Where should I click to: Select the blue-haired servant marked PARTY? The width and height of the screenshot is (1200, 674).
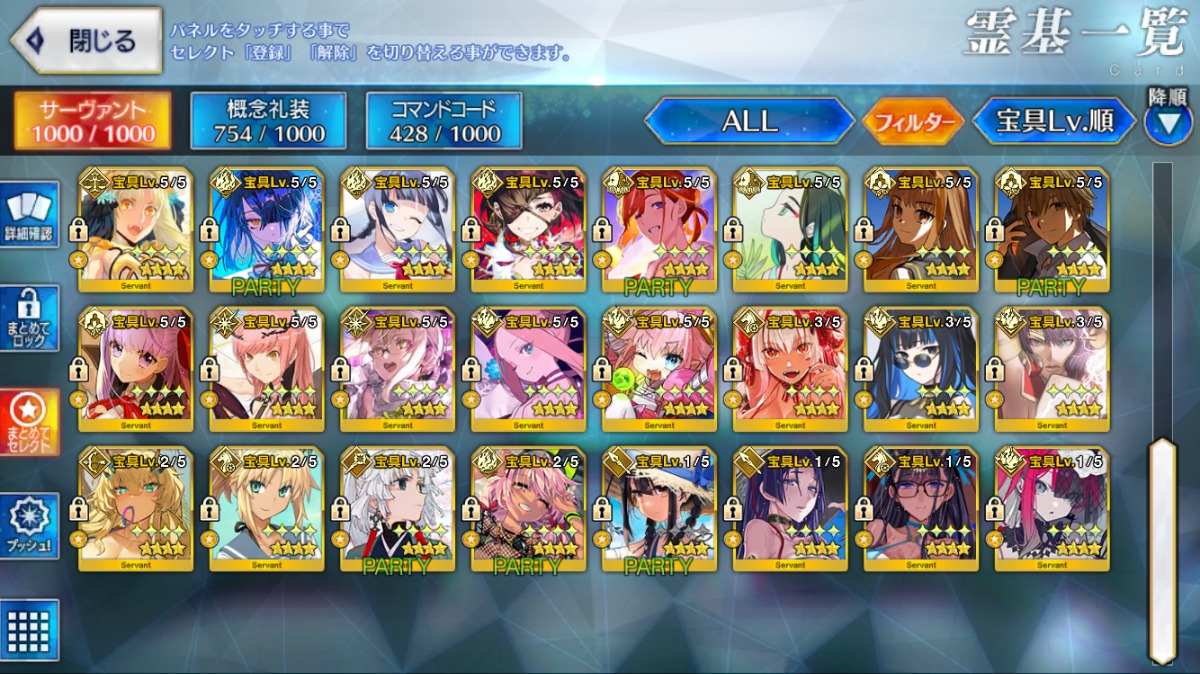(266, 229)
